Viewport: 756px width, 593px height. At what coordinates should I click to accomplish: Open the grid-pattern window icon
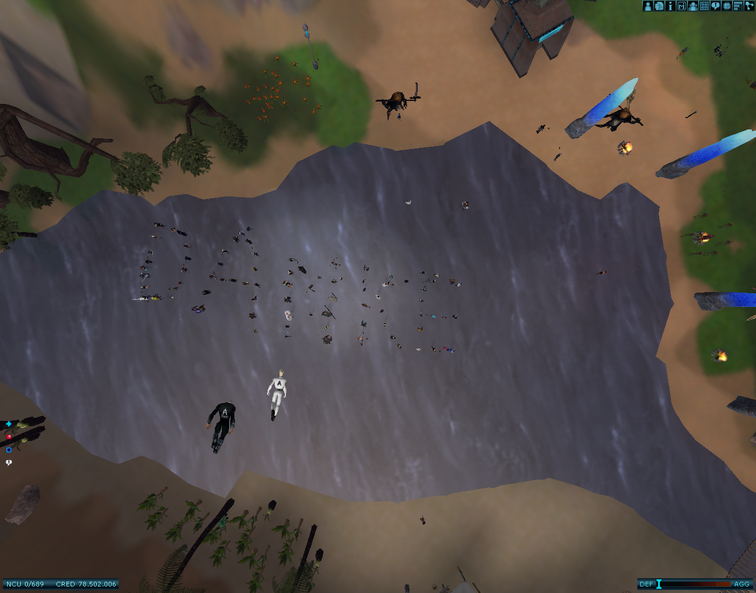coord(704,6)
